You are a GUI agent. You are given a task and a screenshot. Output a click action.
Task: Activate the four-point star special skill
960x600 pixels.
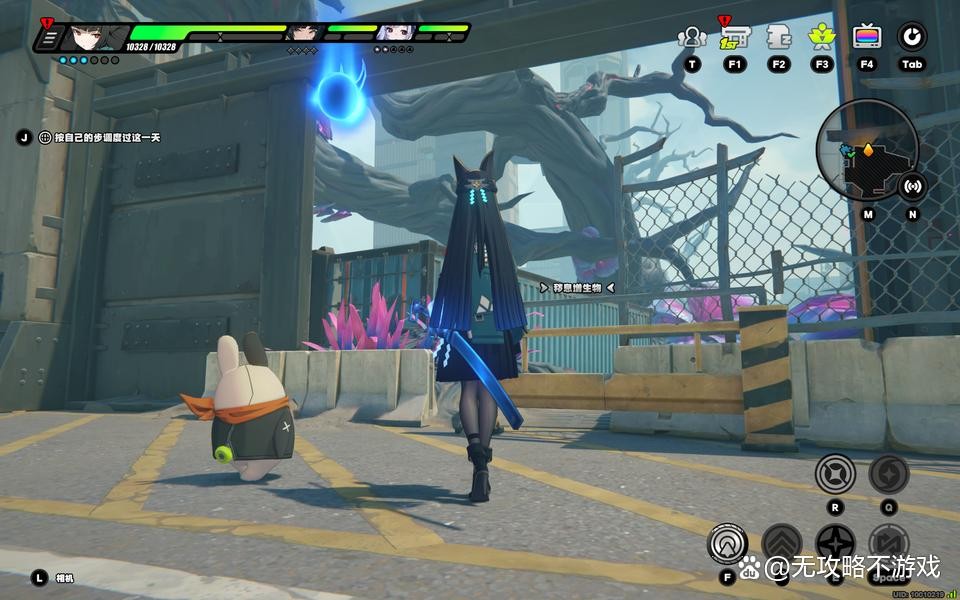coord(835,545)
